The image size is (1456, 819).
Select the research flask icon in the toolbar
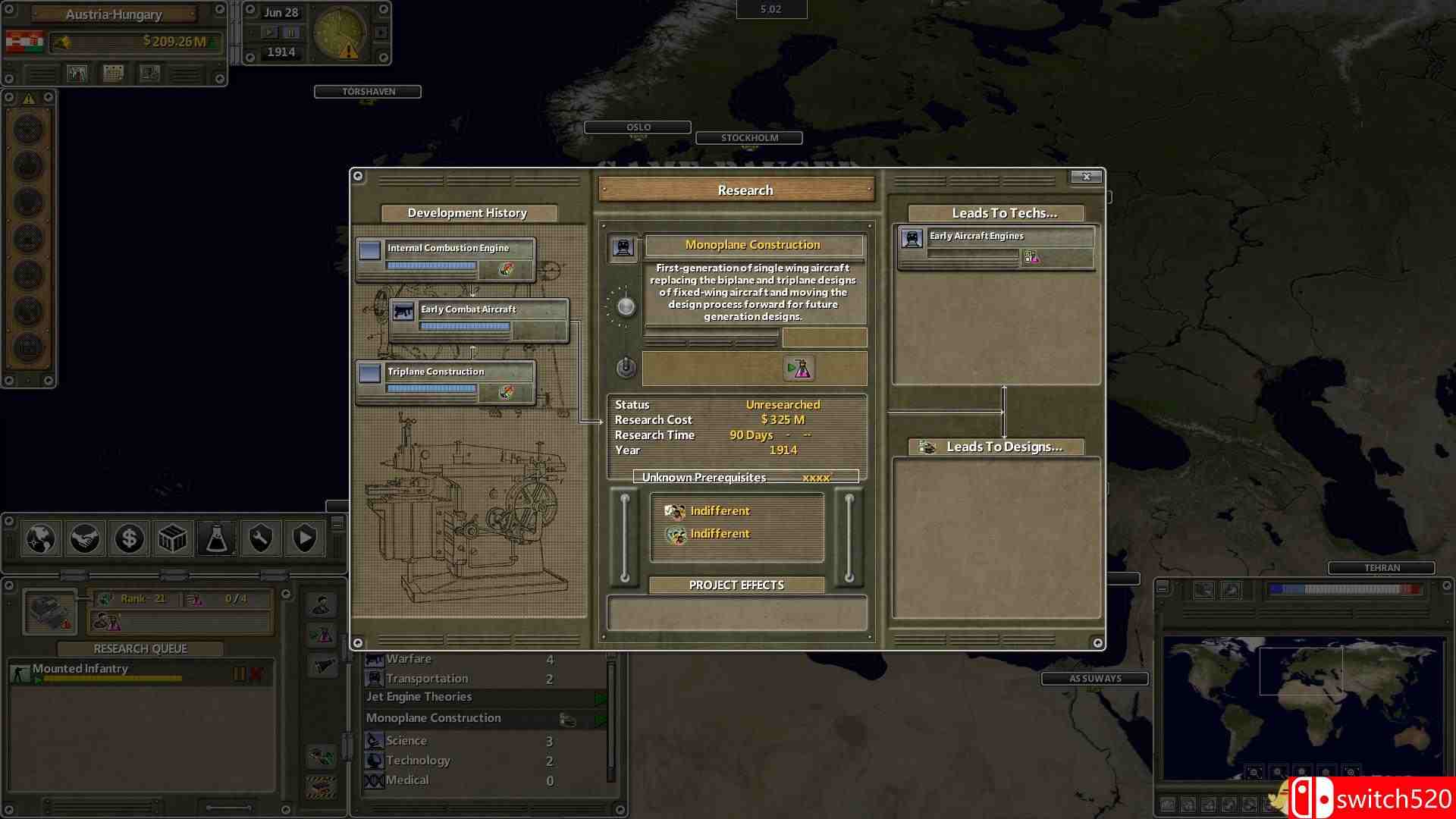[x=216, y=539]
